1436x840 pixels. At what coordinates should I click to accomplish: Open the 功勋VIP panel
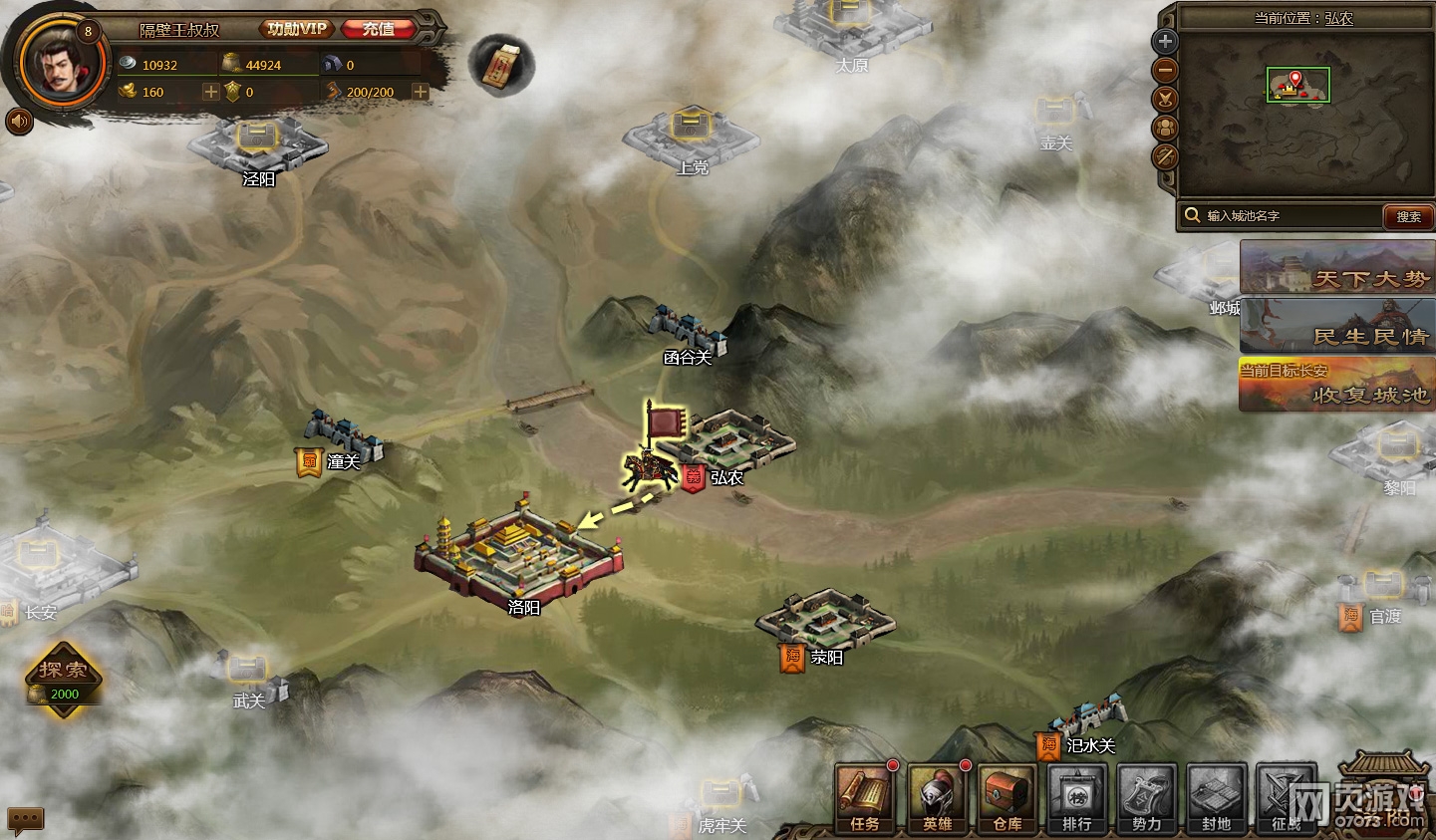pyautogui.click(x=296, y=29)
